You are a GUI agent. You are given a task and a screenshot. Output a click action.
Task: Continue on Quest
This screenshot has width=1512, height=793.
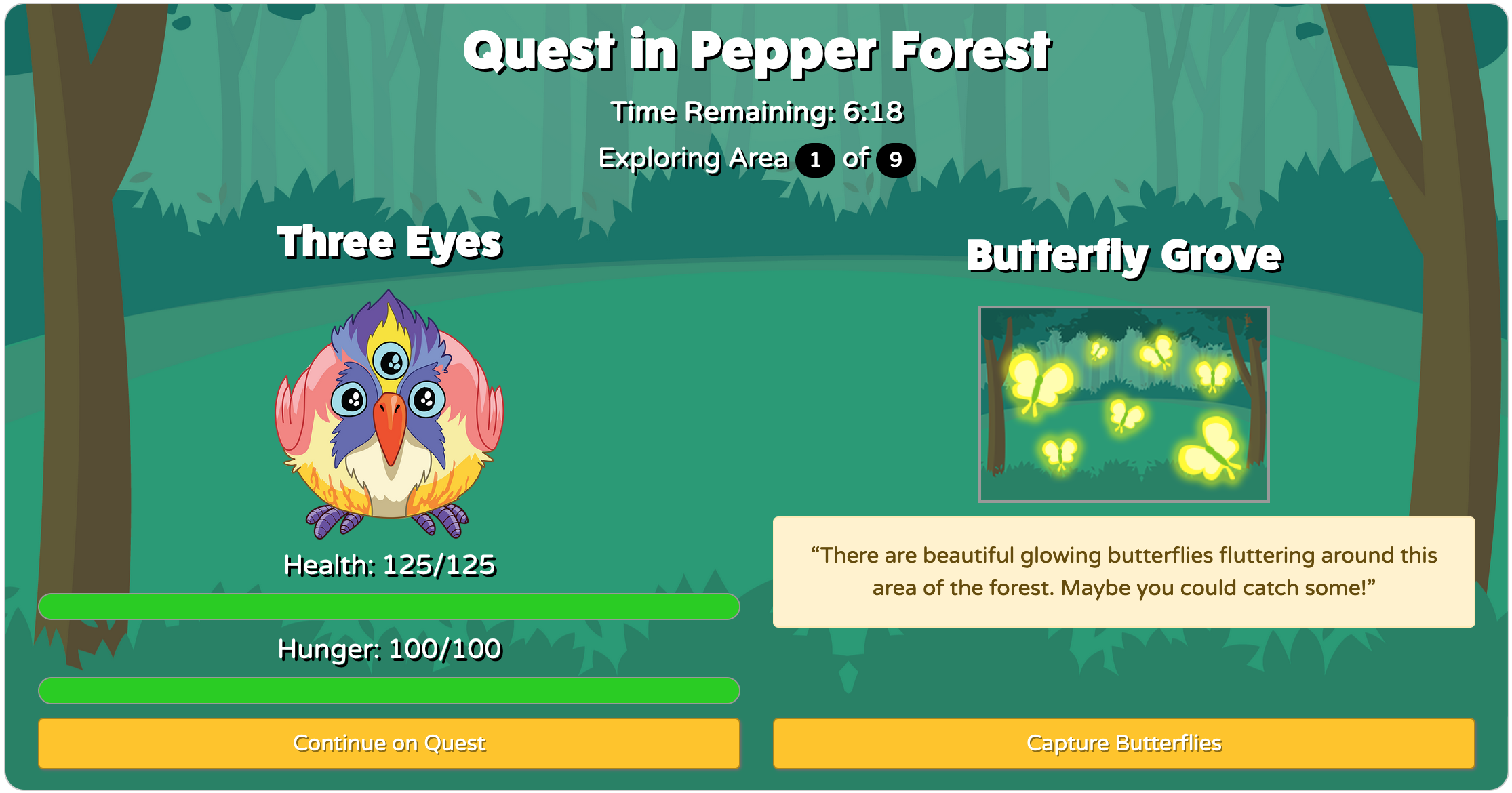point(389,744)
